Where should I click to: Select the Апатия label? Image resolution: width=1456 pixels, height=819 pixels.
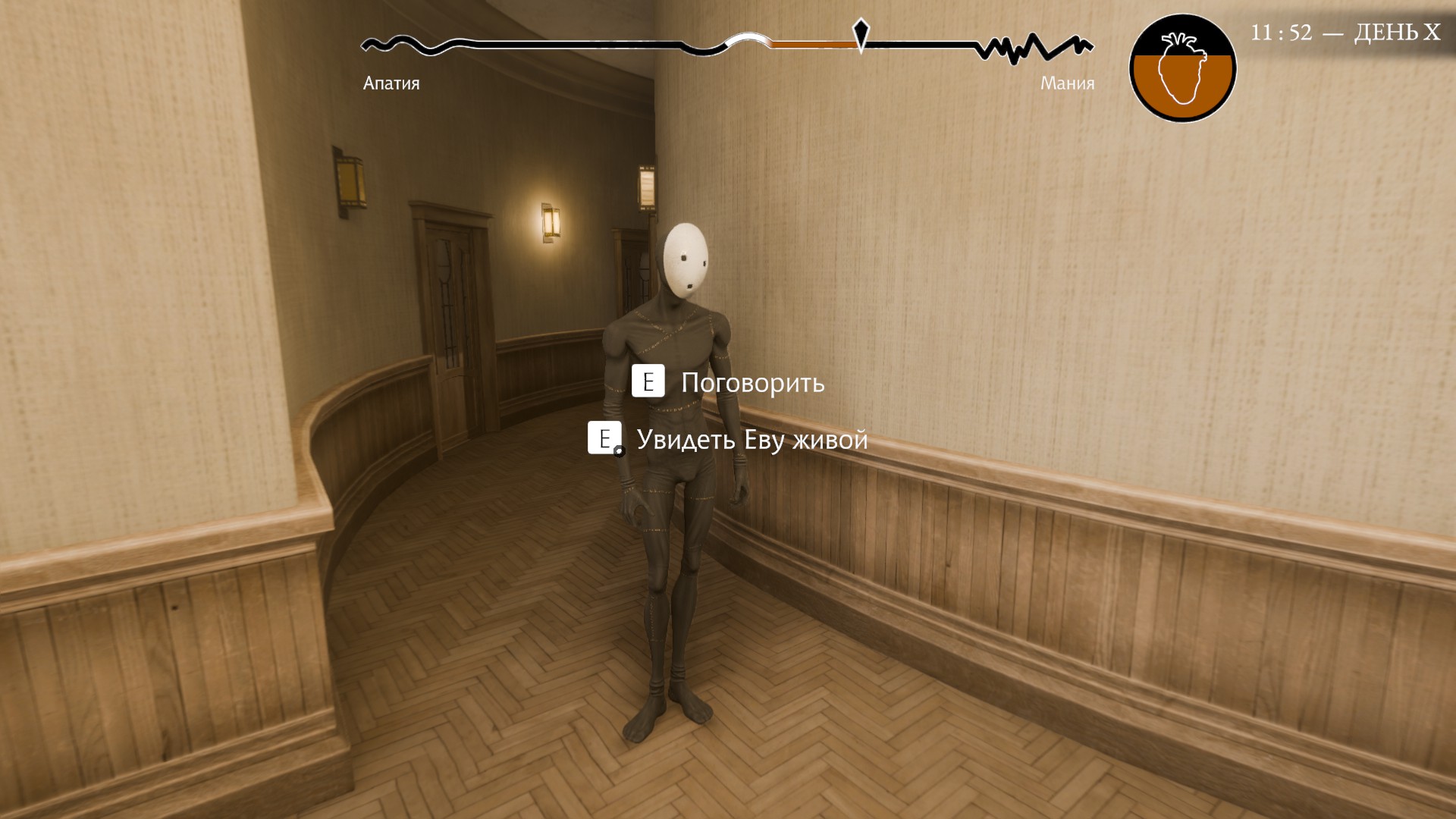(391, 83)
